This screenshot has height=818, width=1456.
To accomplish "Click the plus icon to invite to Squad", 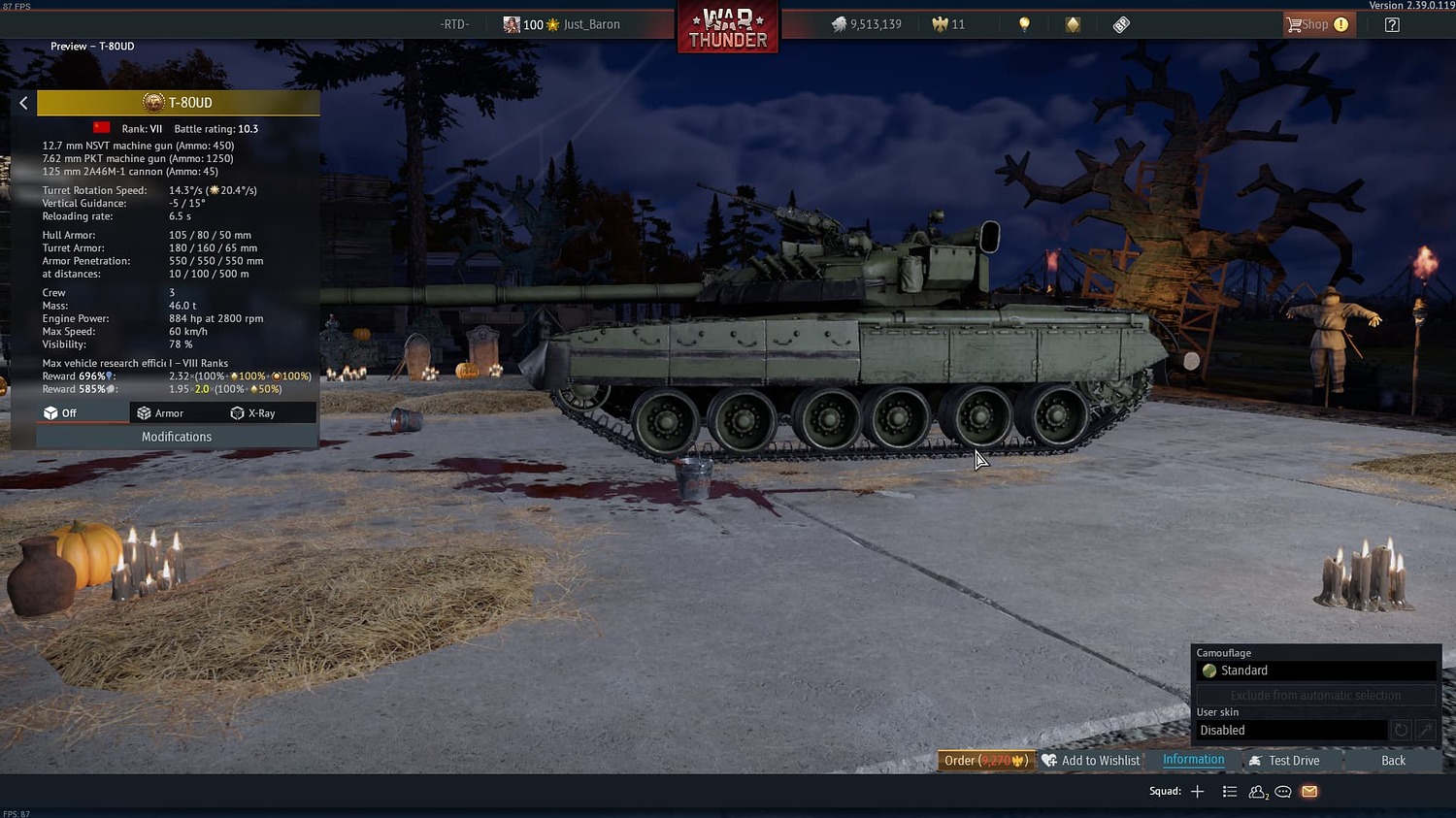I will (x=1198, y=792).
